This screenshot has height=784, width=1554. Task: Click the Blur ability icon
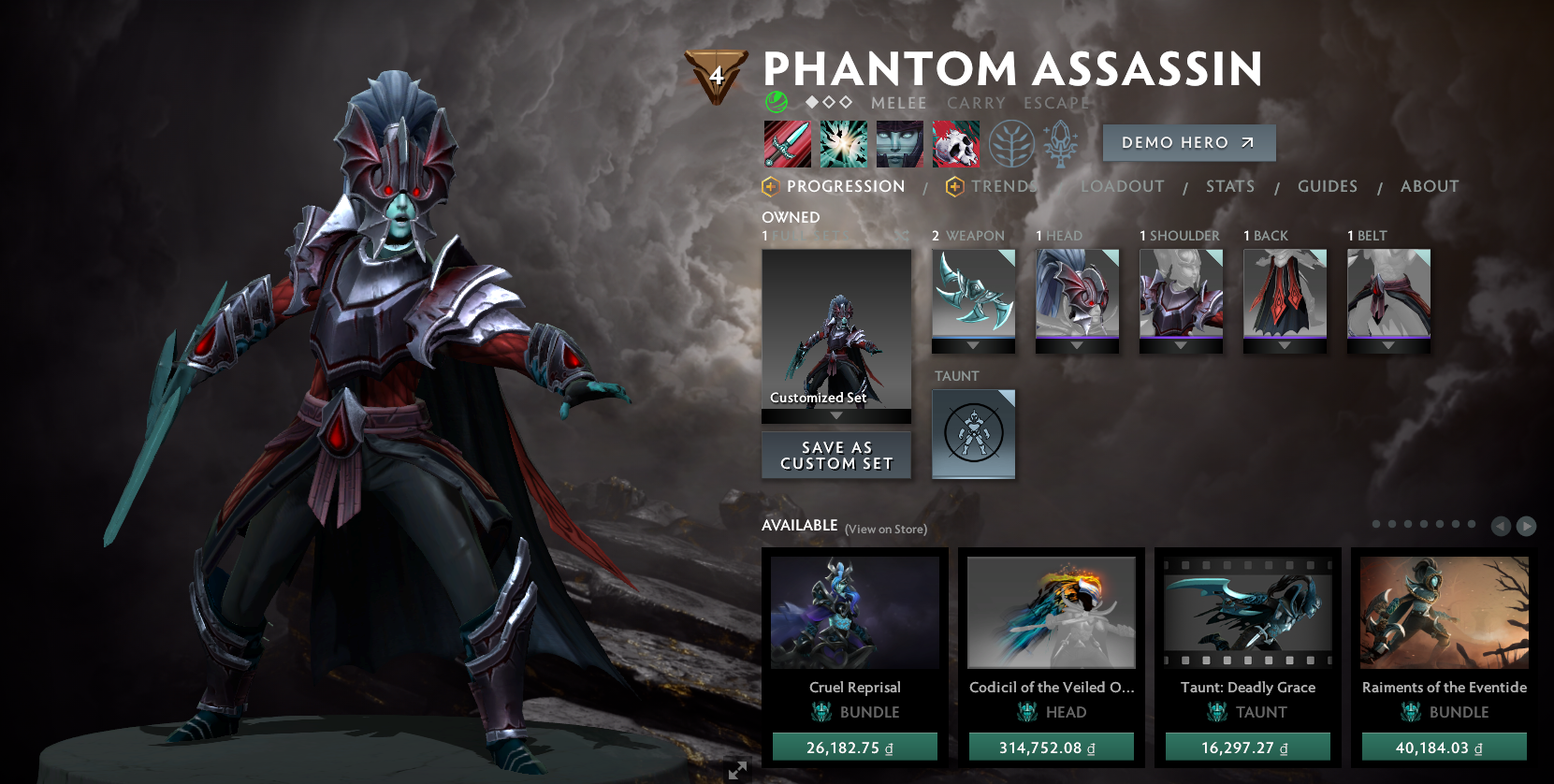(900, 143)
